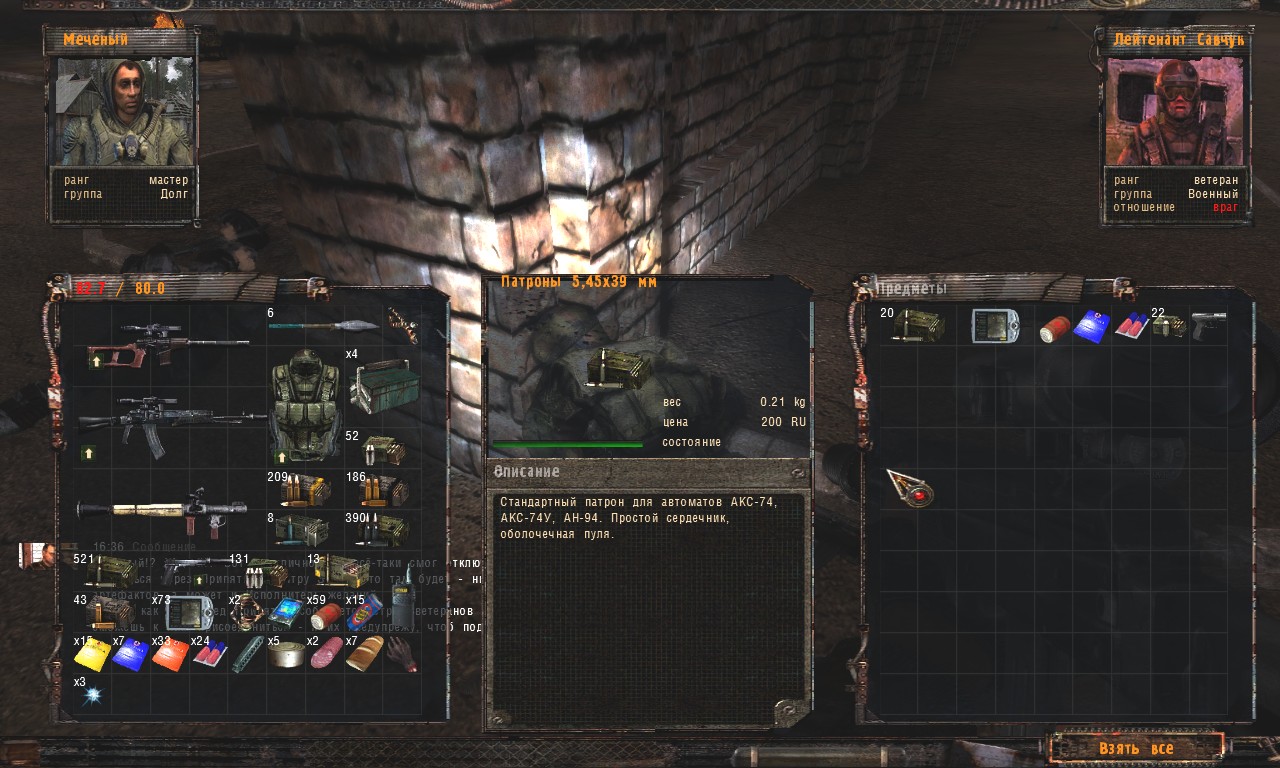Select the RPG-7 launcher in your inventory

coord(165,510)
